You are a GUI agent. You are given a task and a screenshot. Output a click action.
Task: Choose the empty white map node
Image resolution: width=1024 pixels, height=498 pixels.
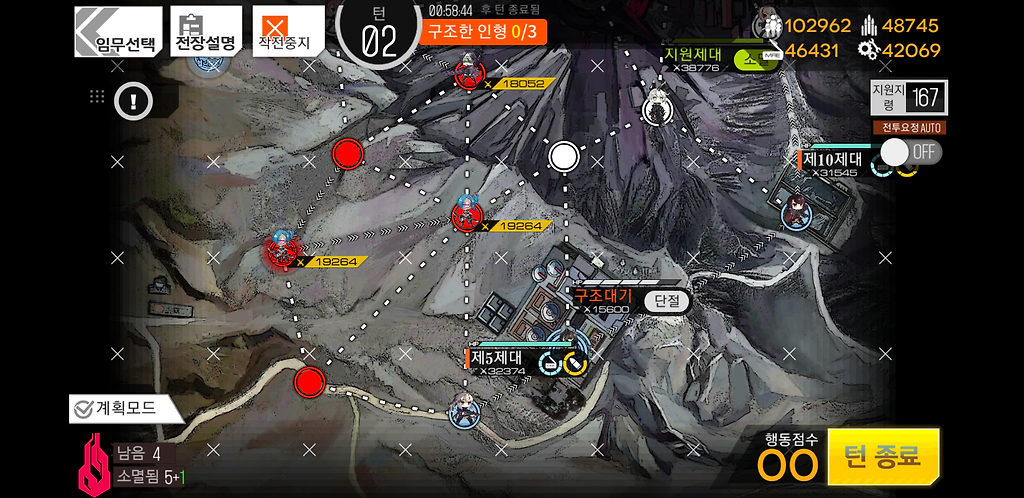tap(564, 156)
